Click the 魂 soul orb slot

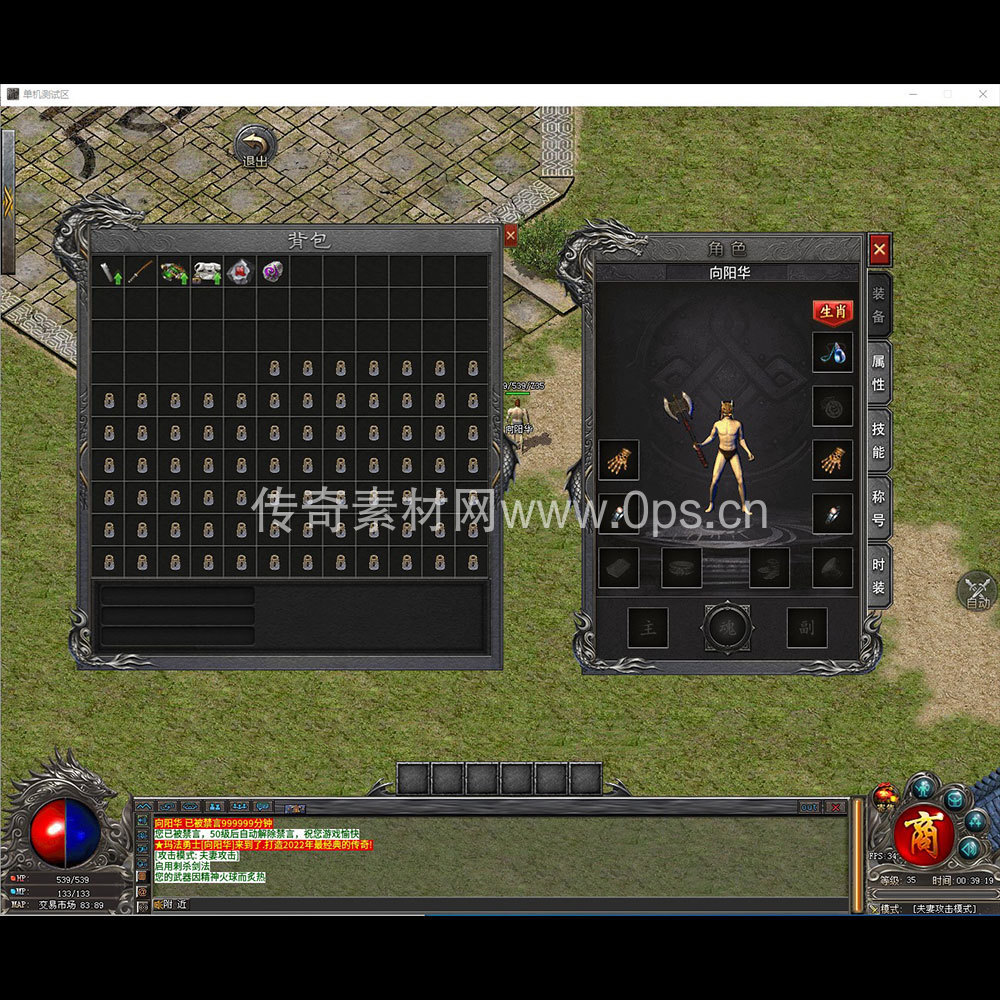pos(728,627)
